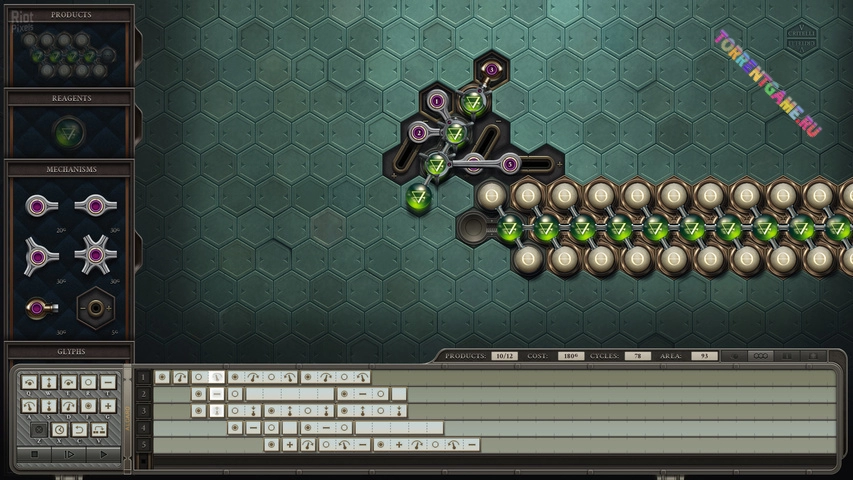Expand the Glyphs panel header
Viewport: 853px width, 480px height.
coord(69,351)
